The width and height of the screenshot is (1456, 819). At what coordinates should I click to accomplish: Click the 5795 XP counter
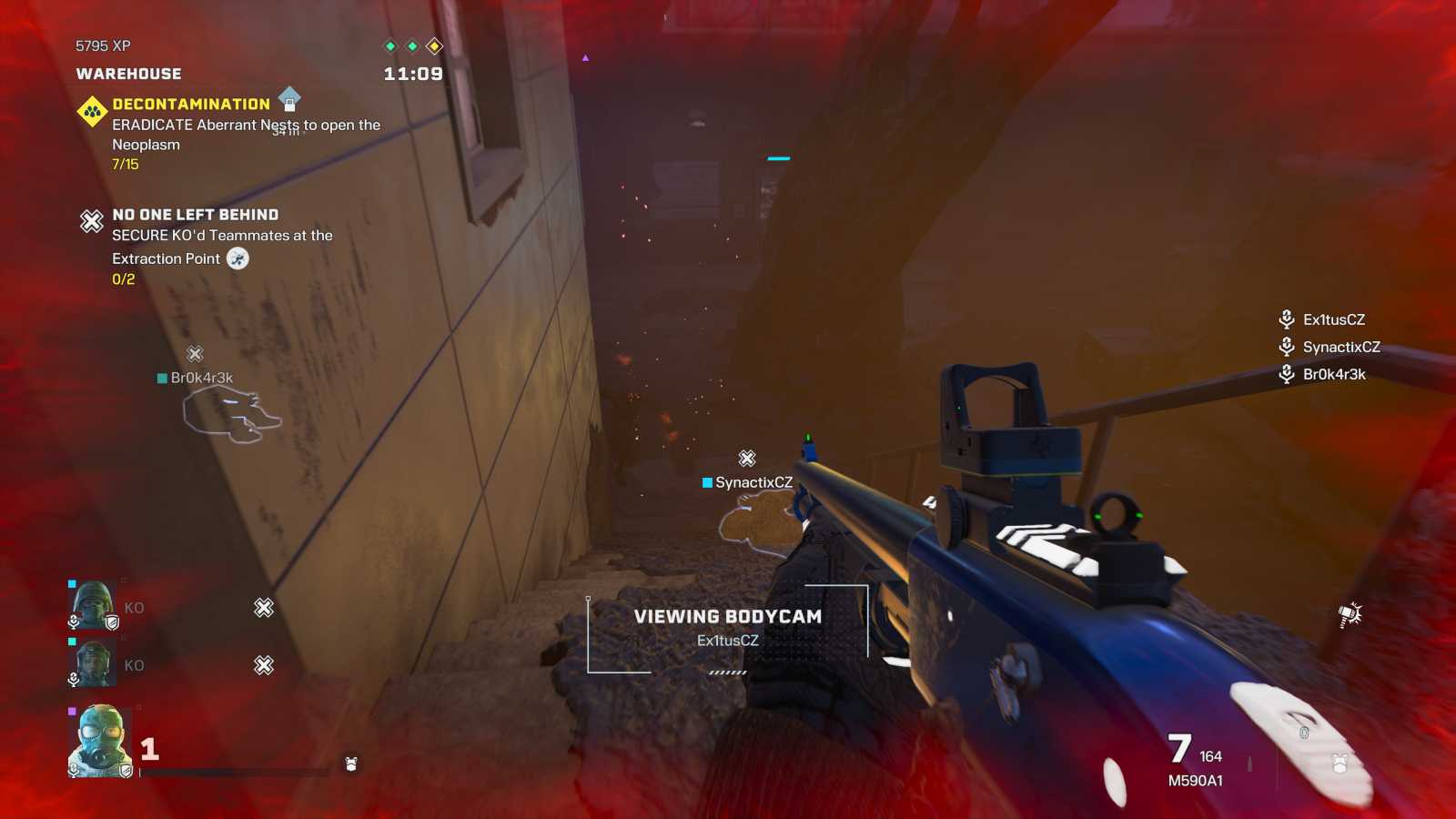pyautogui.click(x=100, y=45)
